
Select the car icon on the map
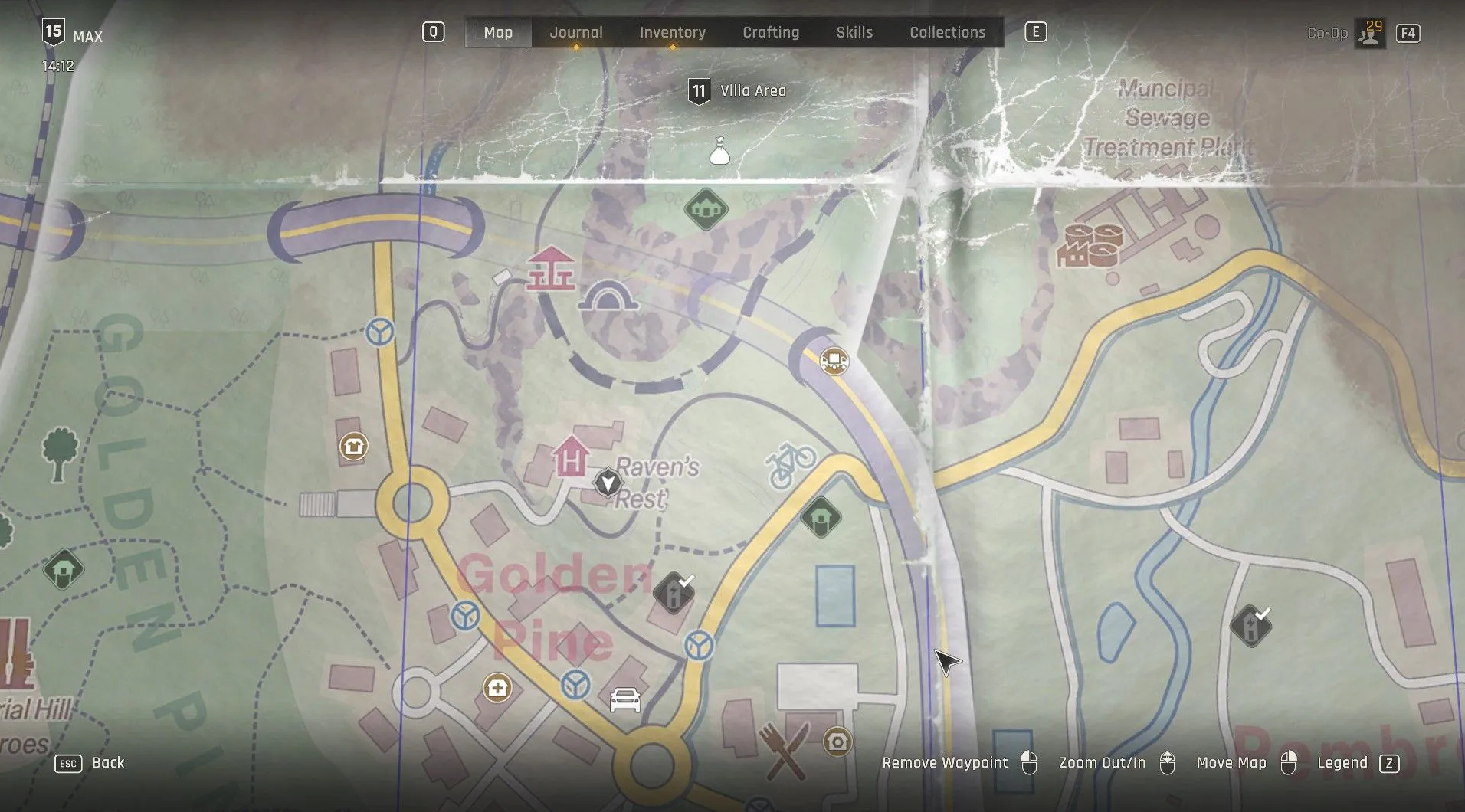click(x=624, y=700)
